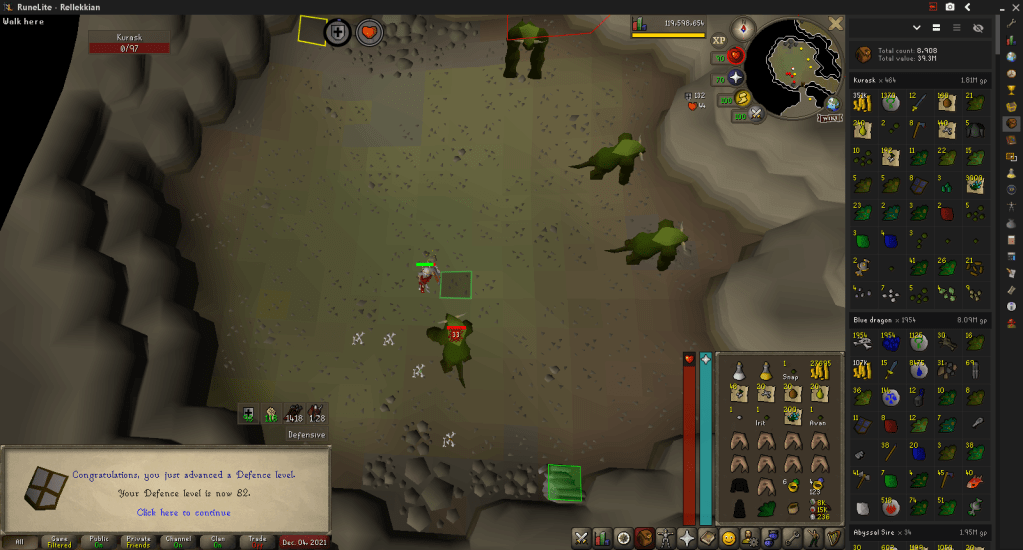Select the Irit herb in inventory
This screenshot has width=1023, height=550.
764,419
